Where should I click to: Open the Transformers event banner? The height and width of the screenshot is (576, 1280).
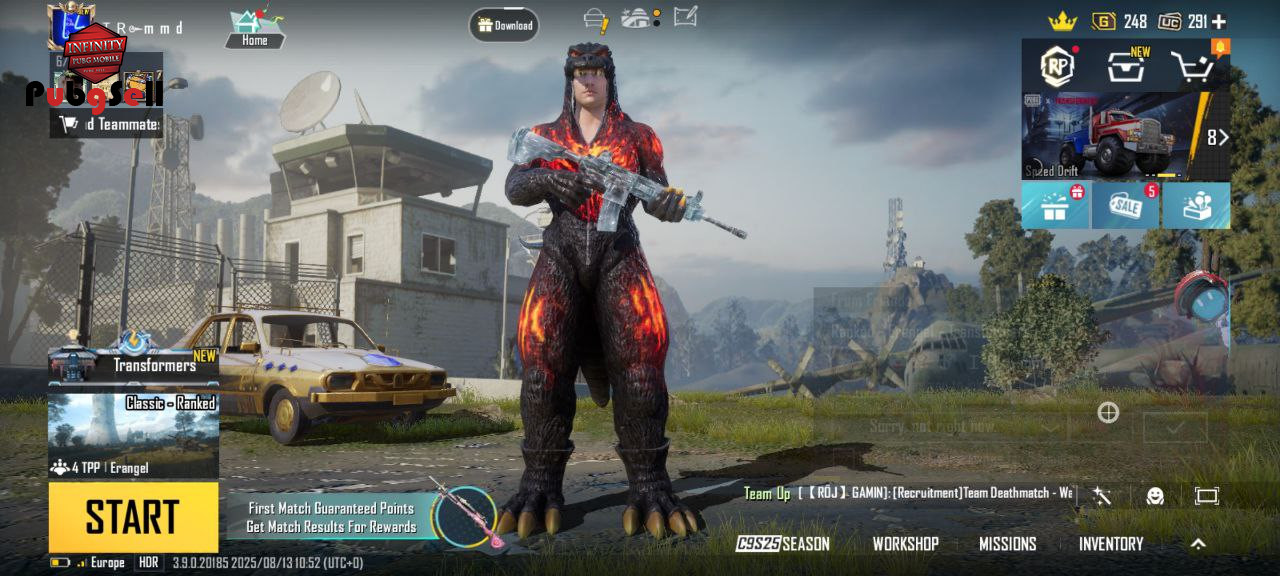(133, 365)
